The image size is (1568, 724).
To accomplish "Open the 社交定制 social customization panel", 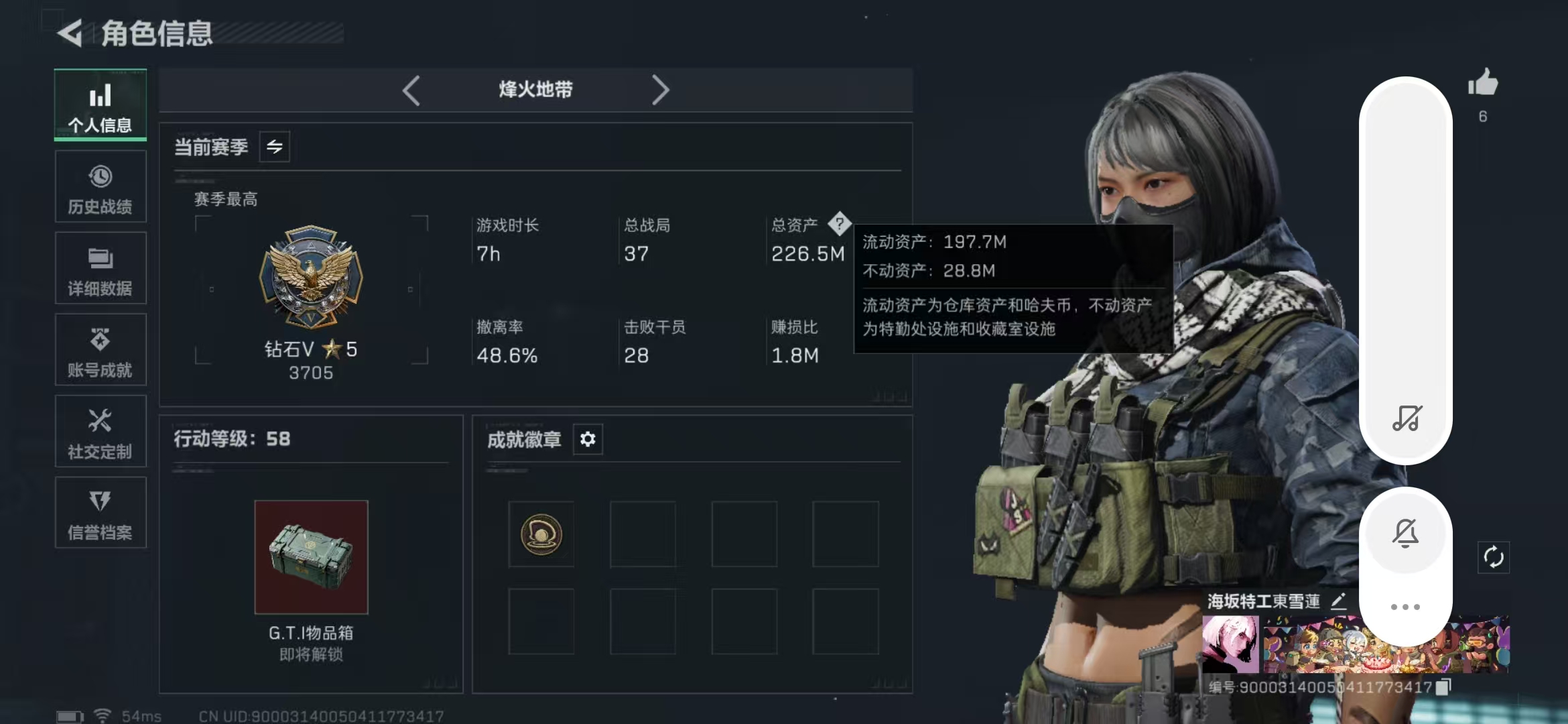I will (x=100, y=431).
